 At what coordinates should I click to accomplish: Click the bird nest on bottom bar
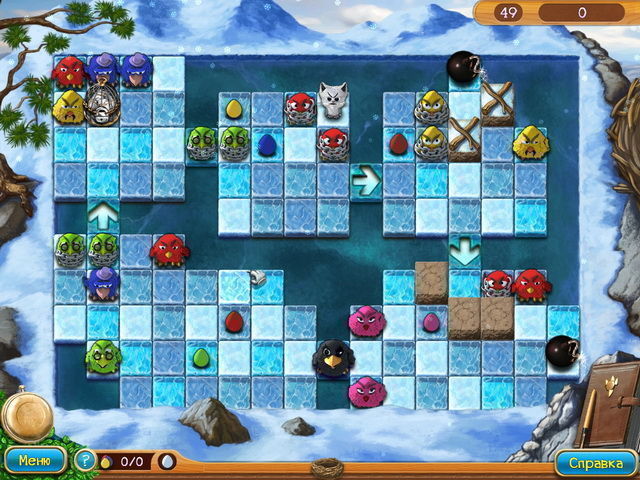(323, 466)
